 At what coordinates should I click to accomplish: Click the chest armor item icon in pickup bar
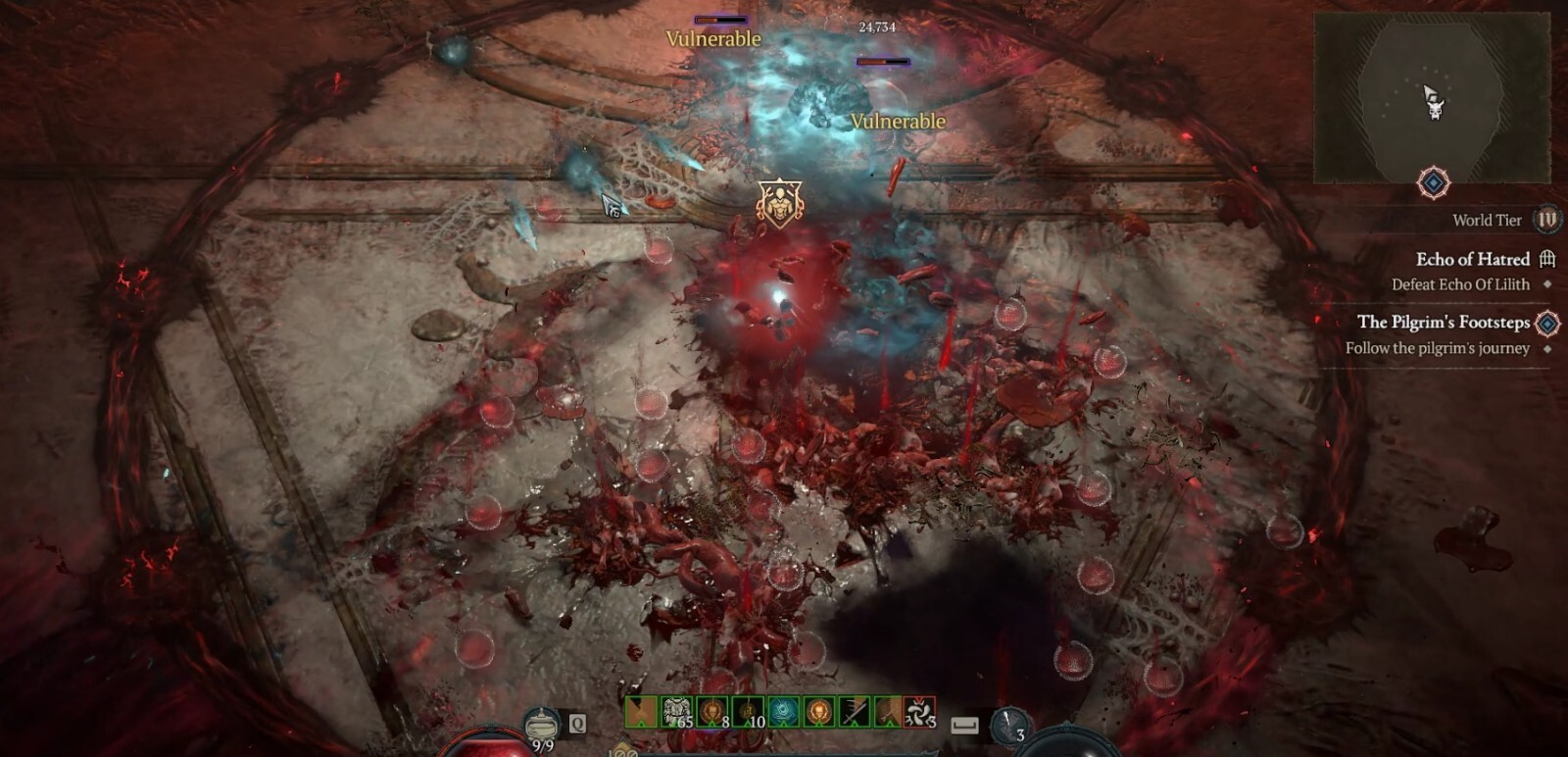pyautogui.click(x=676, y=710)
